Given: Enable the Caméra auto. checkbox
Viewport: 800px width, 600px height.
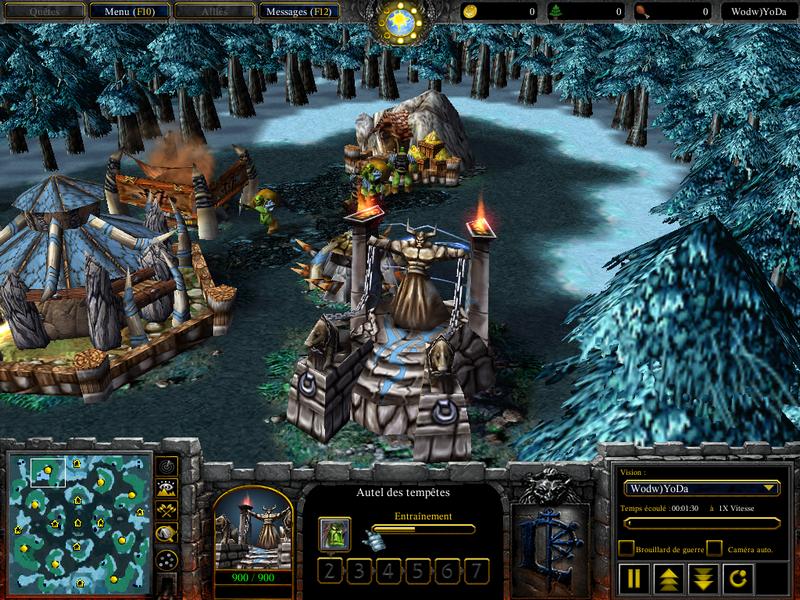Looking at the screenshot, I should 714,548.
